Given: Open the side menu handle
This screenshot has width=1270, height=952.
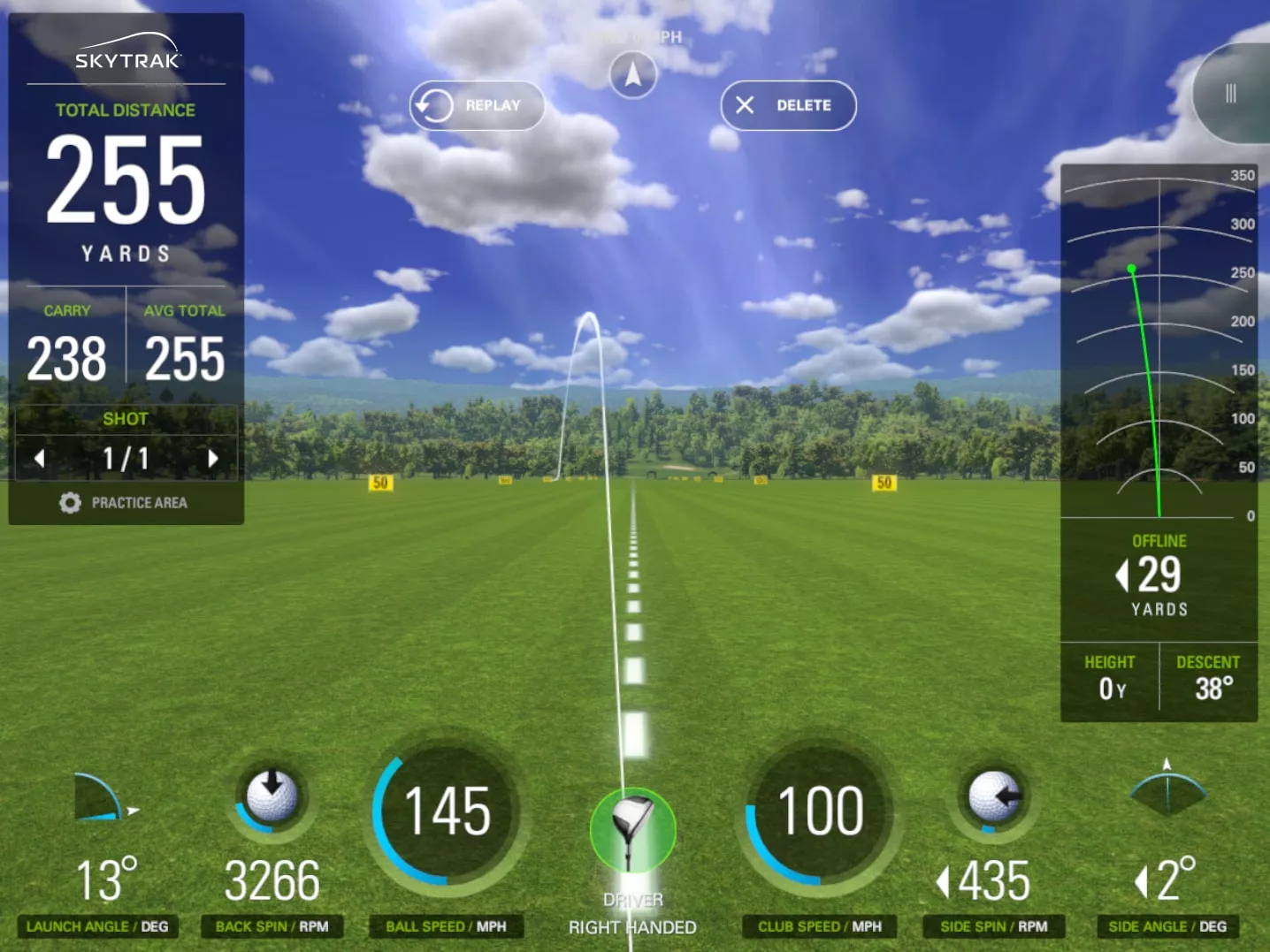Looking at the screenshot, I should [x=1232, y=94].
